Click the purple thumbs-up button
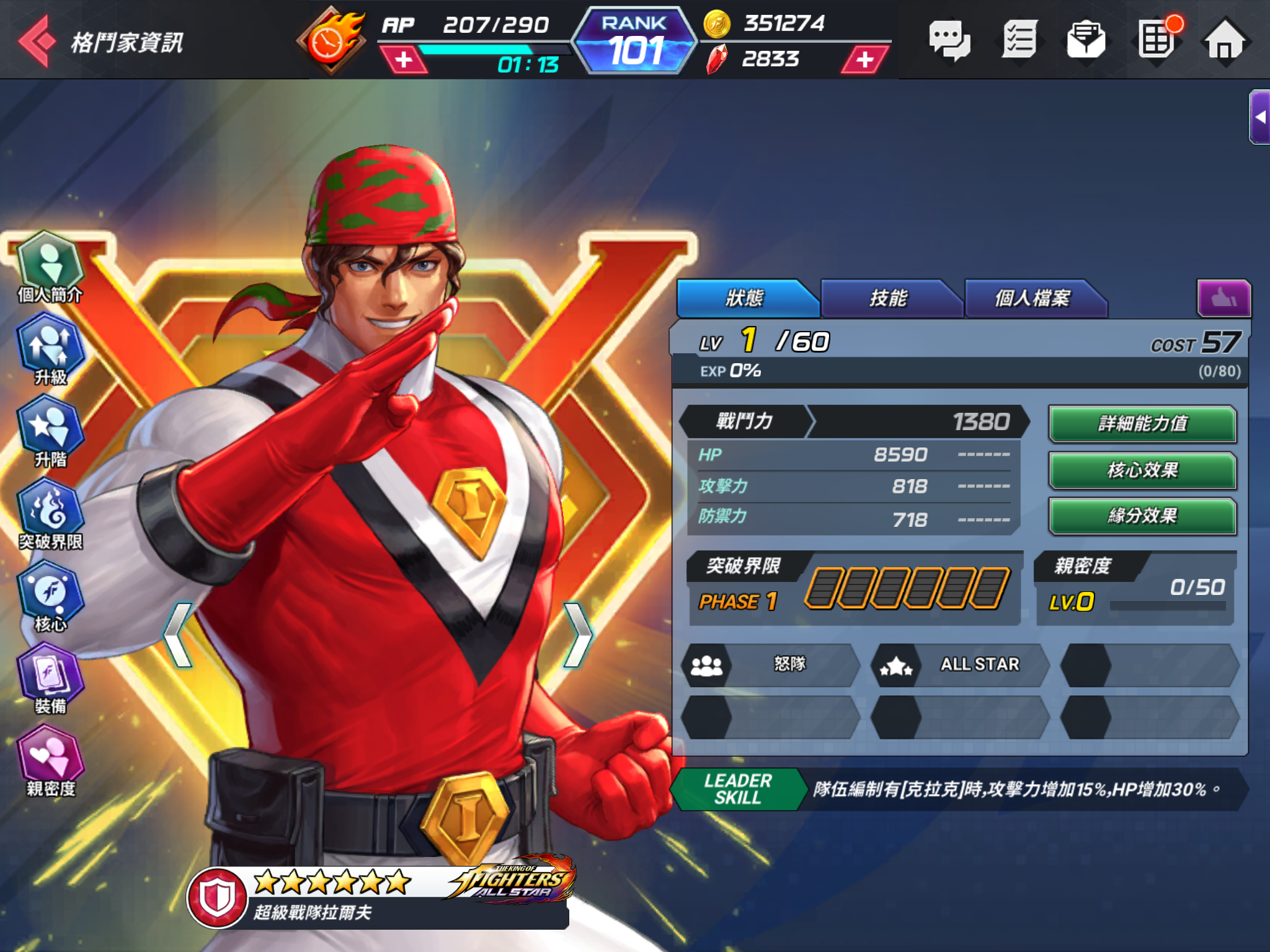Image resolution: width=1270 pixels, height=952 pixels. [x=1223, y=299]
